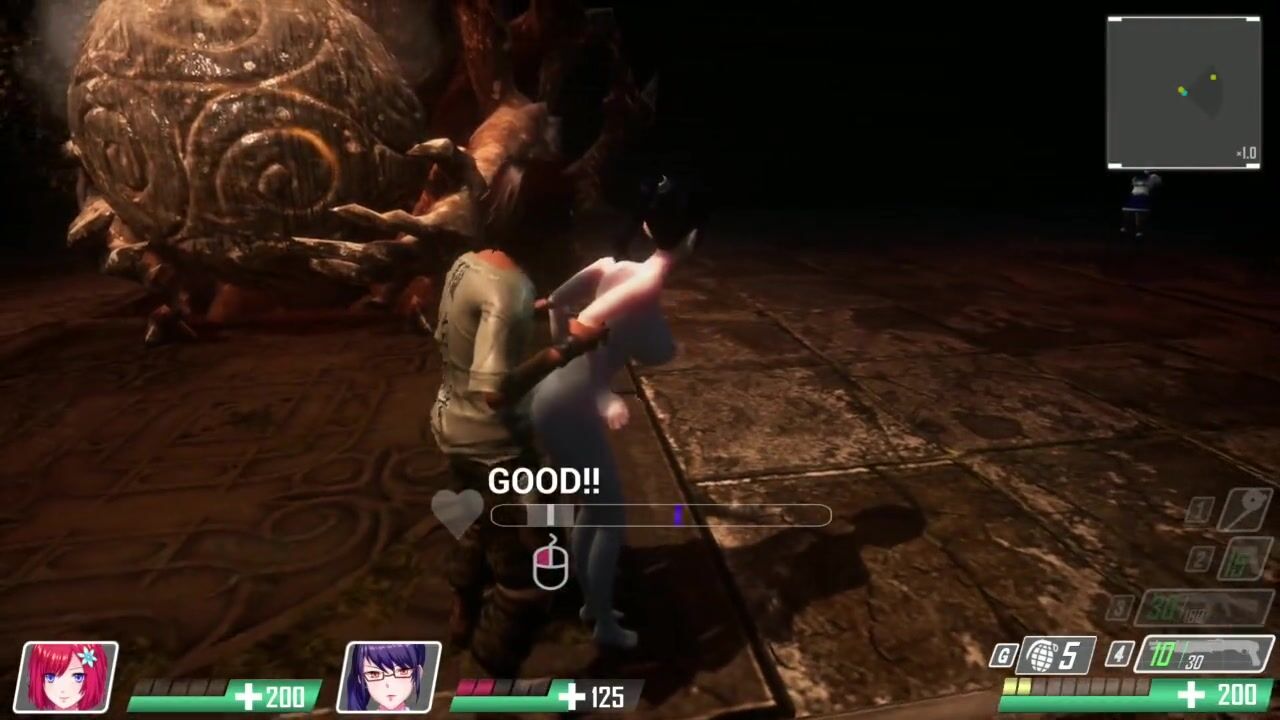This screenshot has height=720, width=1280.
Task: Switch to the rifle in weapon slot 3
Action: point(1208,607)
